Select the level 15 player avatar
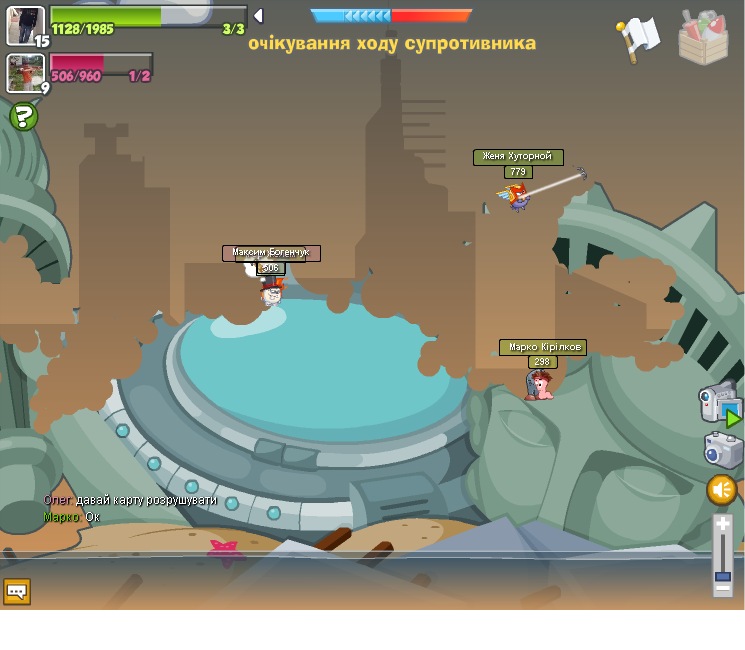 point(25,25)
